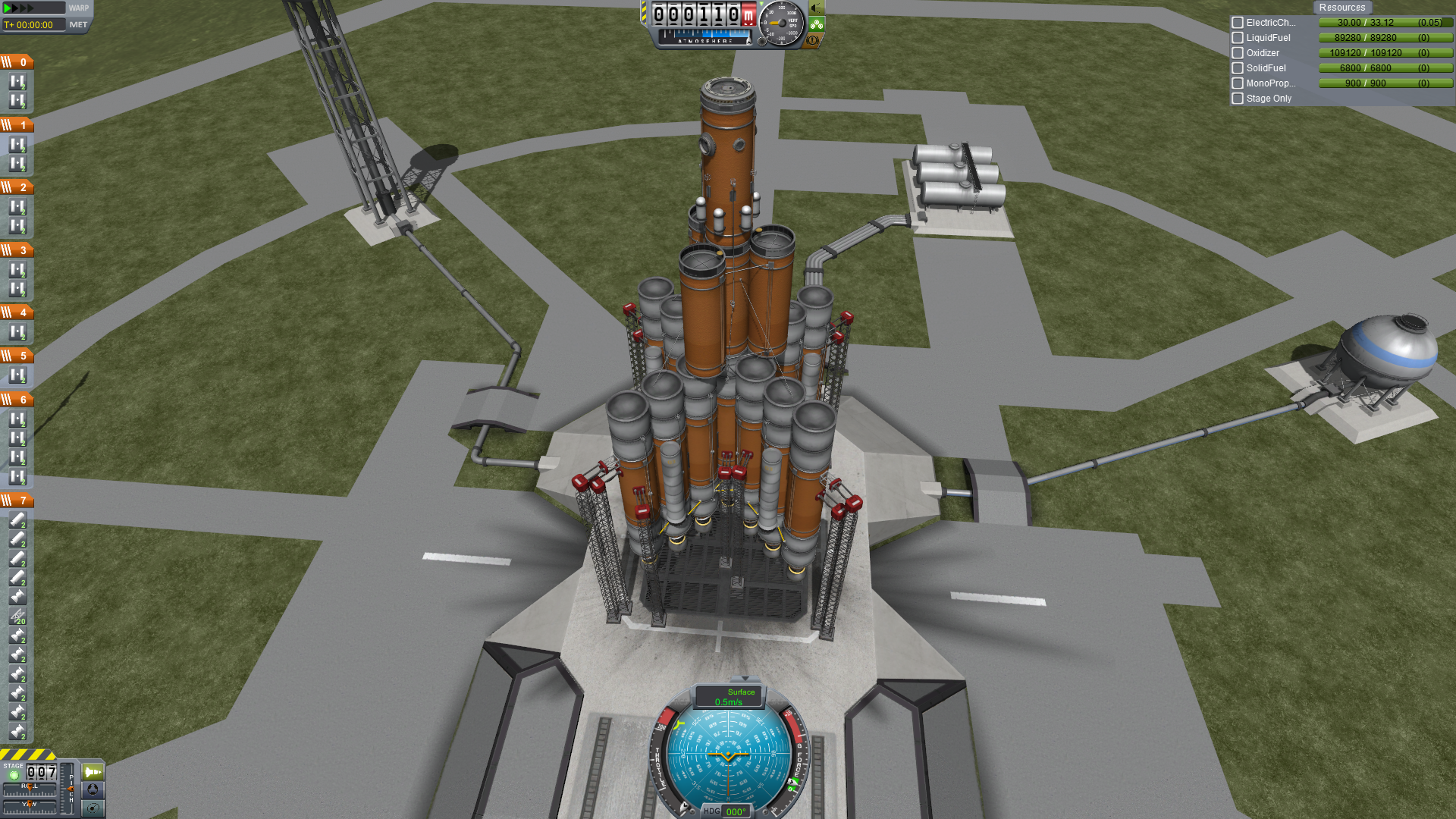The height and width of the screenshot is (819, 1456).
Task: Toggle the landing gear button
Action: [x=816, y=24]
